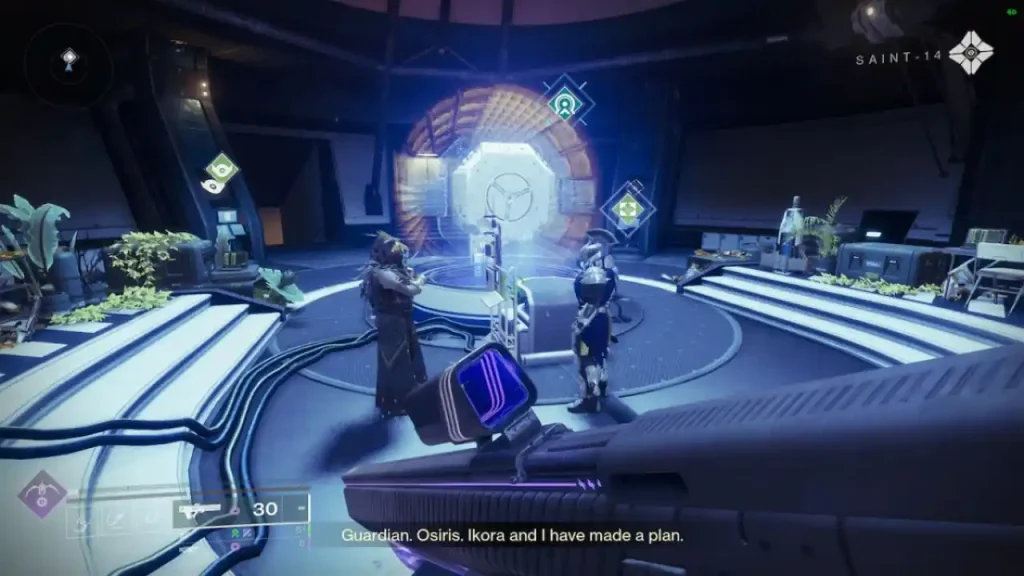Choose the green eye diamond vendor marker
Image resolution: width=1024 pixels, height=576 pixels.
221,168
